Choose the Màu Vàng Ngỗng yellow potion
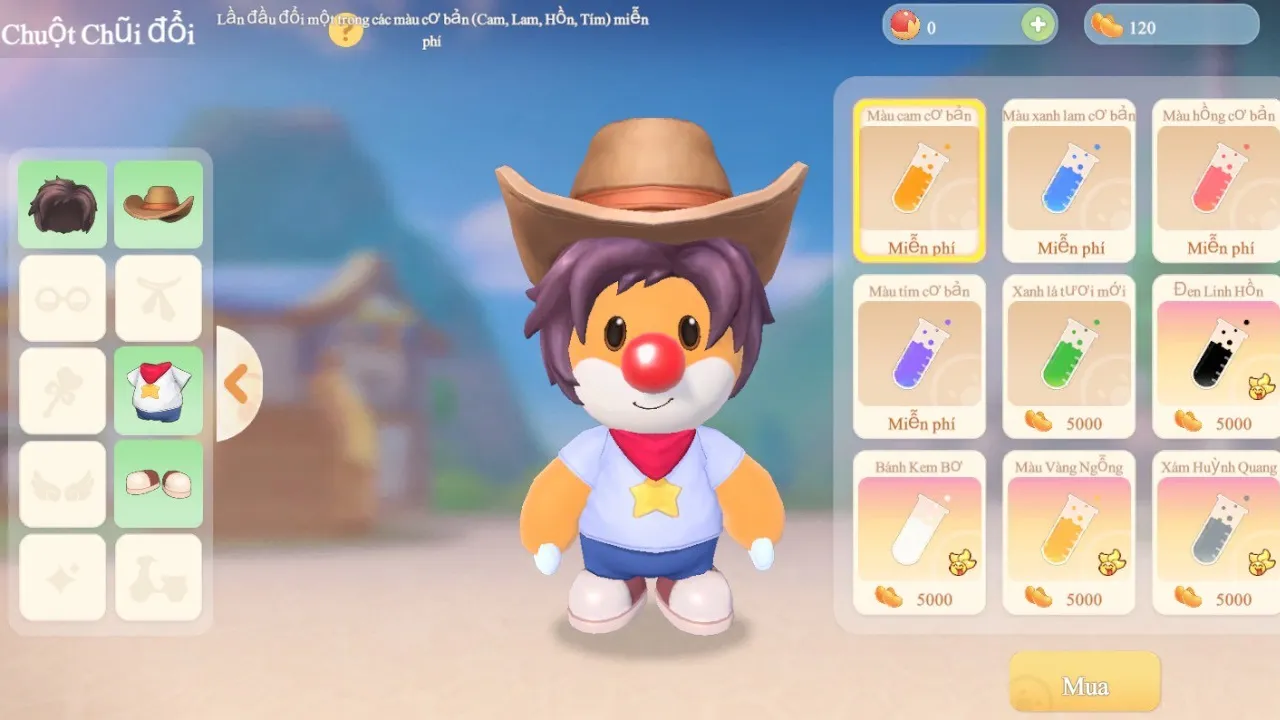Viewport: 1280px width, 720px height. tap(1069, 533)
